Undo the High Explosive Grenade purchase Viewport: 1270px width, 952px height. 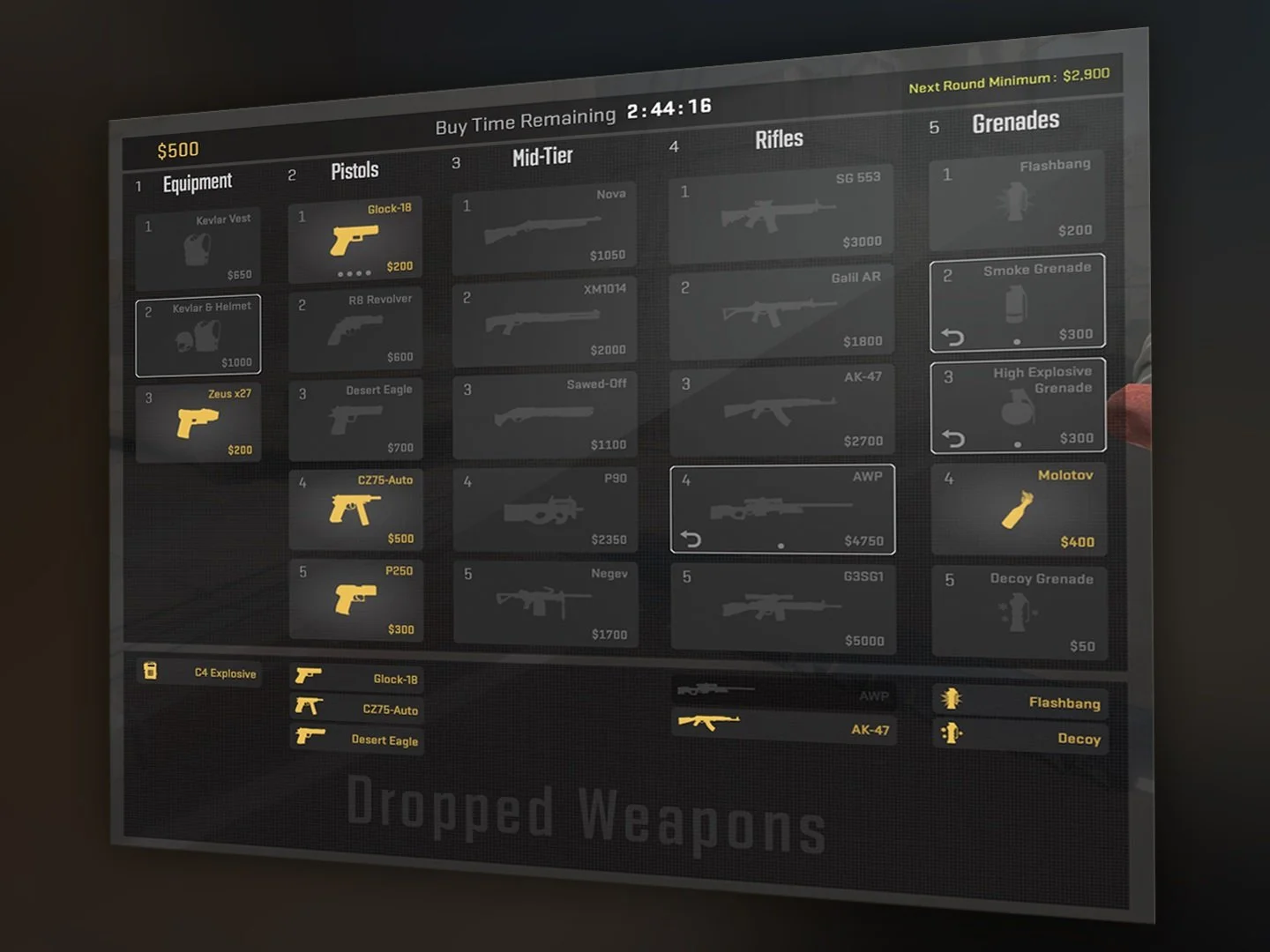point(955,439)
